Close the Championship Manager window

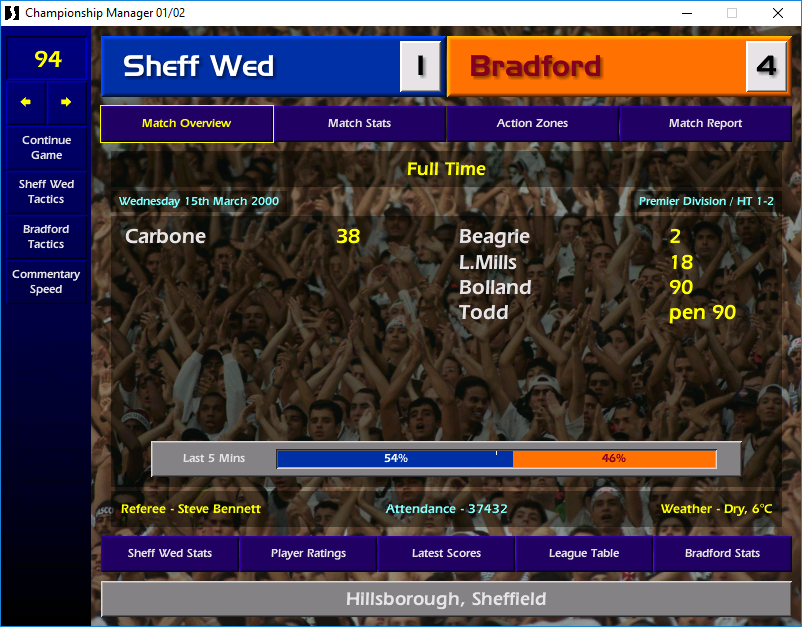[x=778, y=13]
